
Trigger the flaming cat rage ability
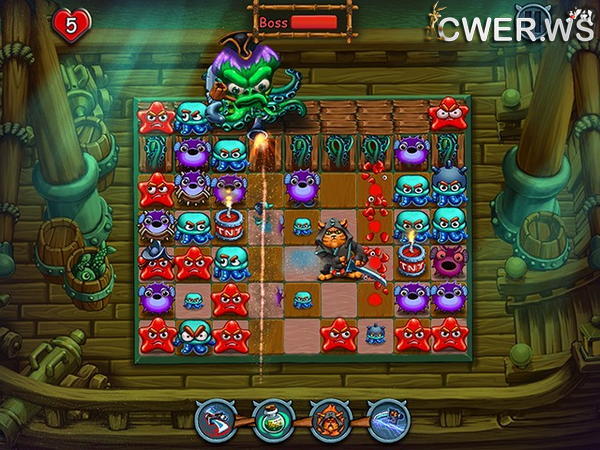pos(329,420)
